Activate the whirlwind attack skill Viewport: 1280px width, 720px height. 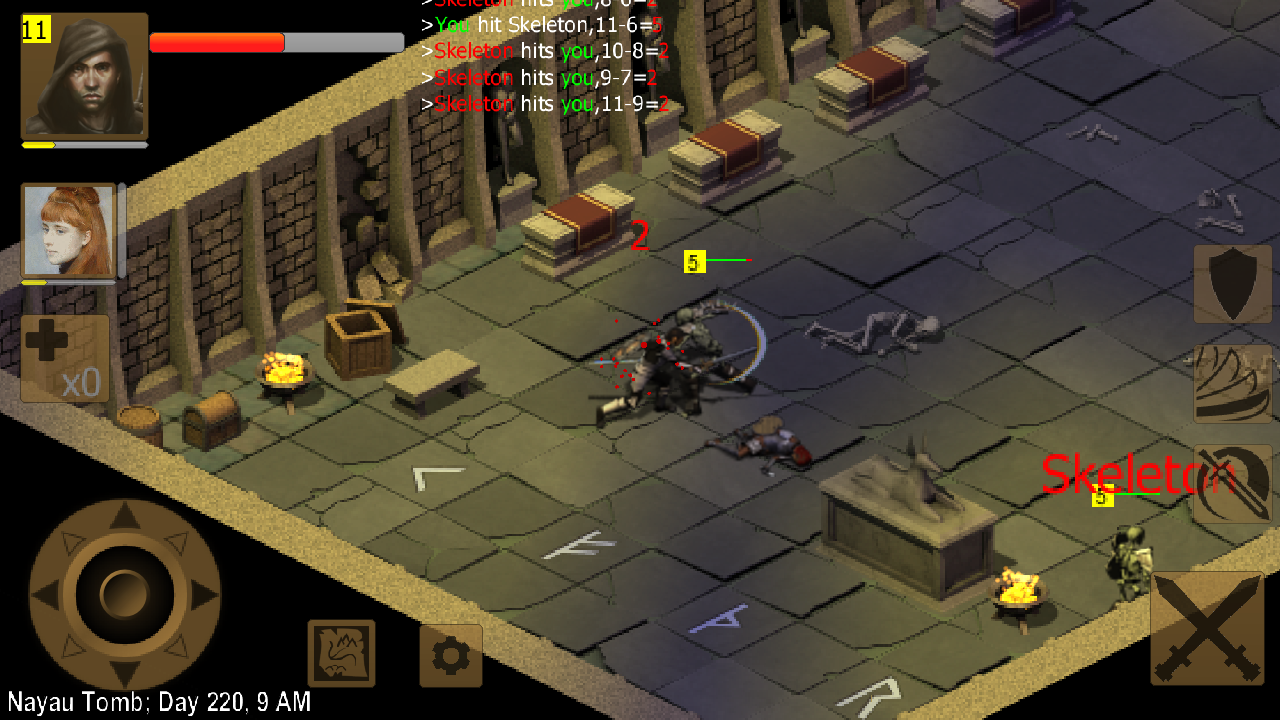(1232, 382)
